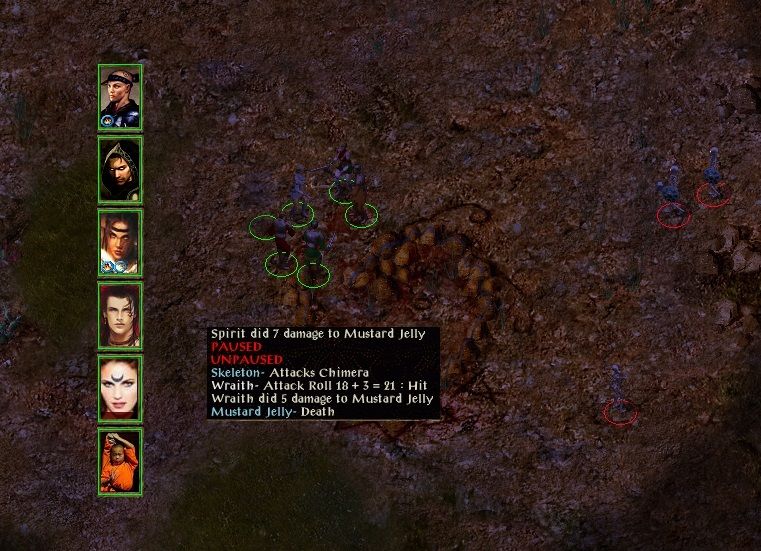Select the pale woman with forehead crescent

120,388
